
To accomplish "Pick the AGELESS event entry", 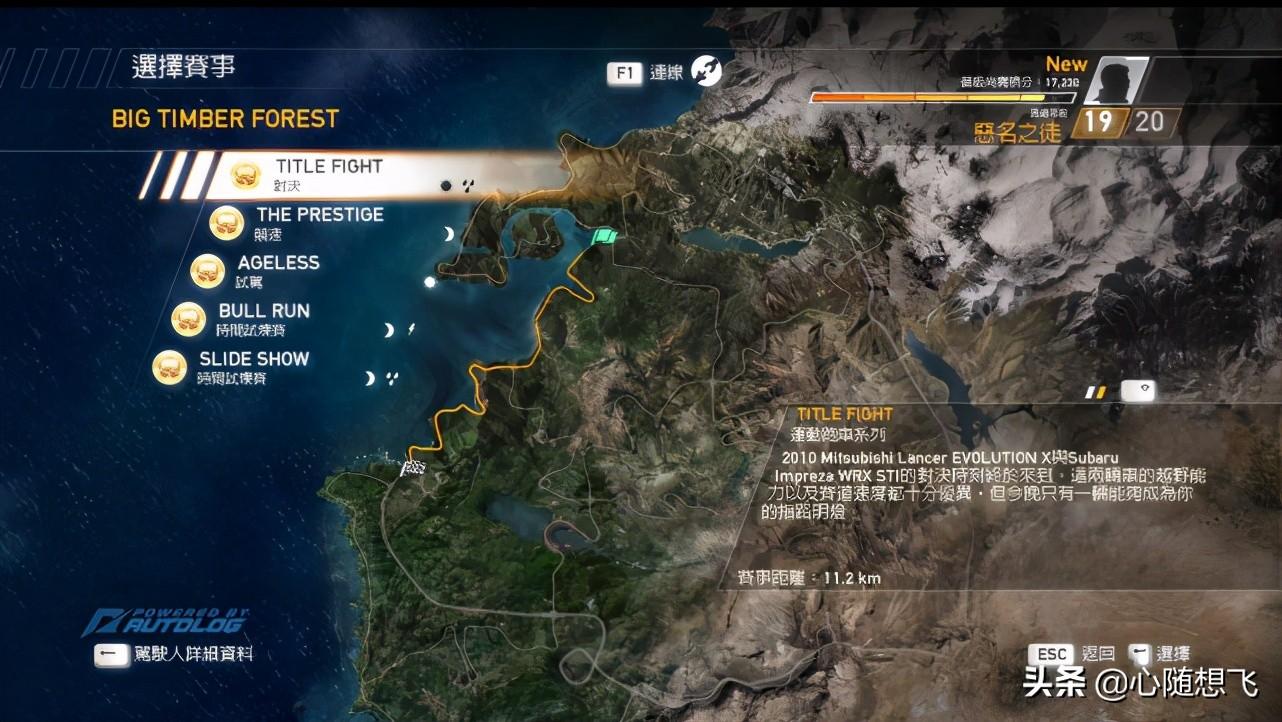I will click(x=277, y=270).
